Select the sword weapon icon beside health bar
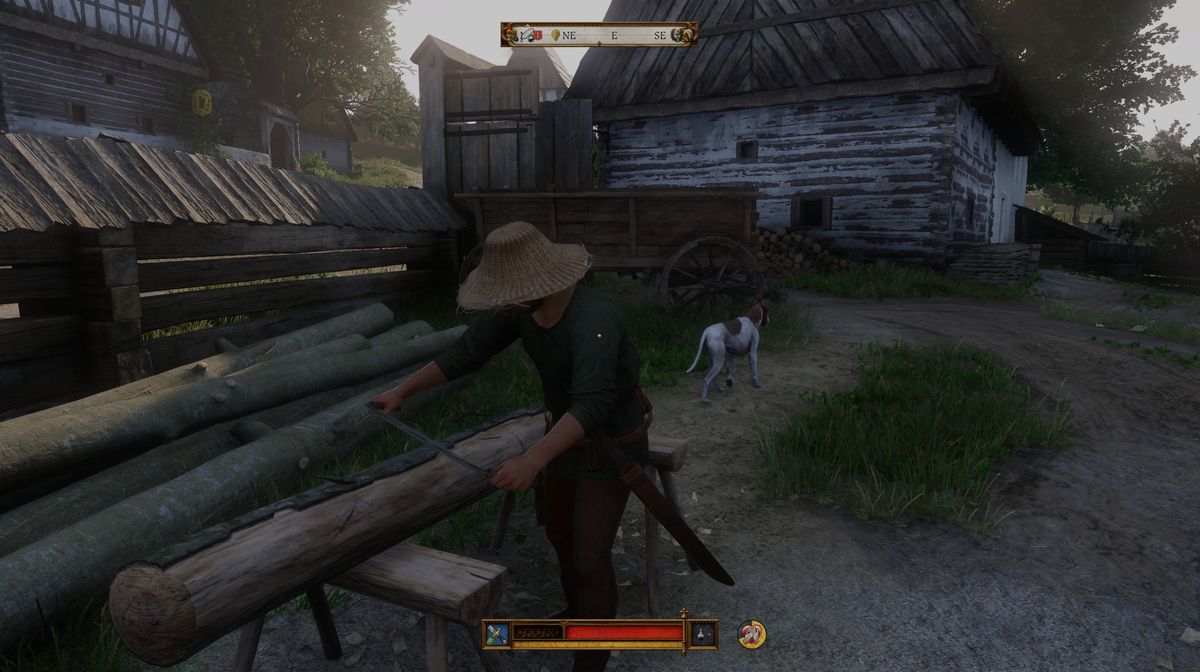This screenshot has height=672, width=1200. coord(497,633)
